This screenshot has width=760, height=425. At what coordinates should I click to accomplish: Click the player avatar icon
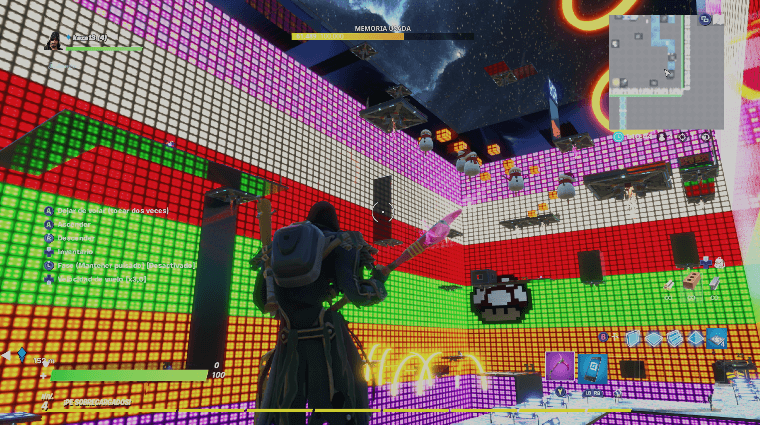[x=53, y=41]
